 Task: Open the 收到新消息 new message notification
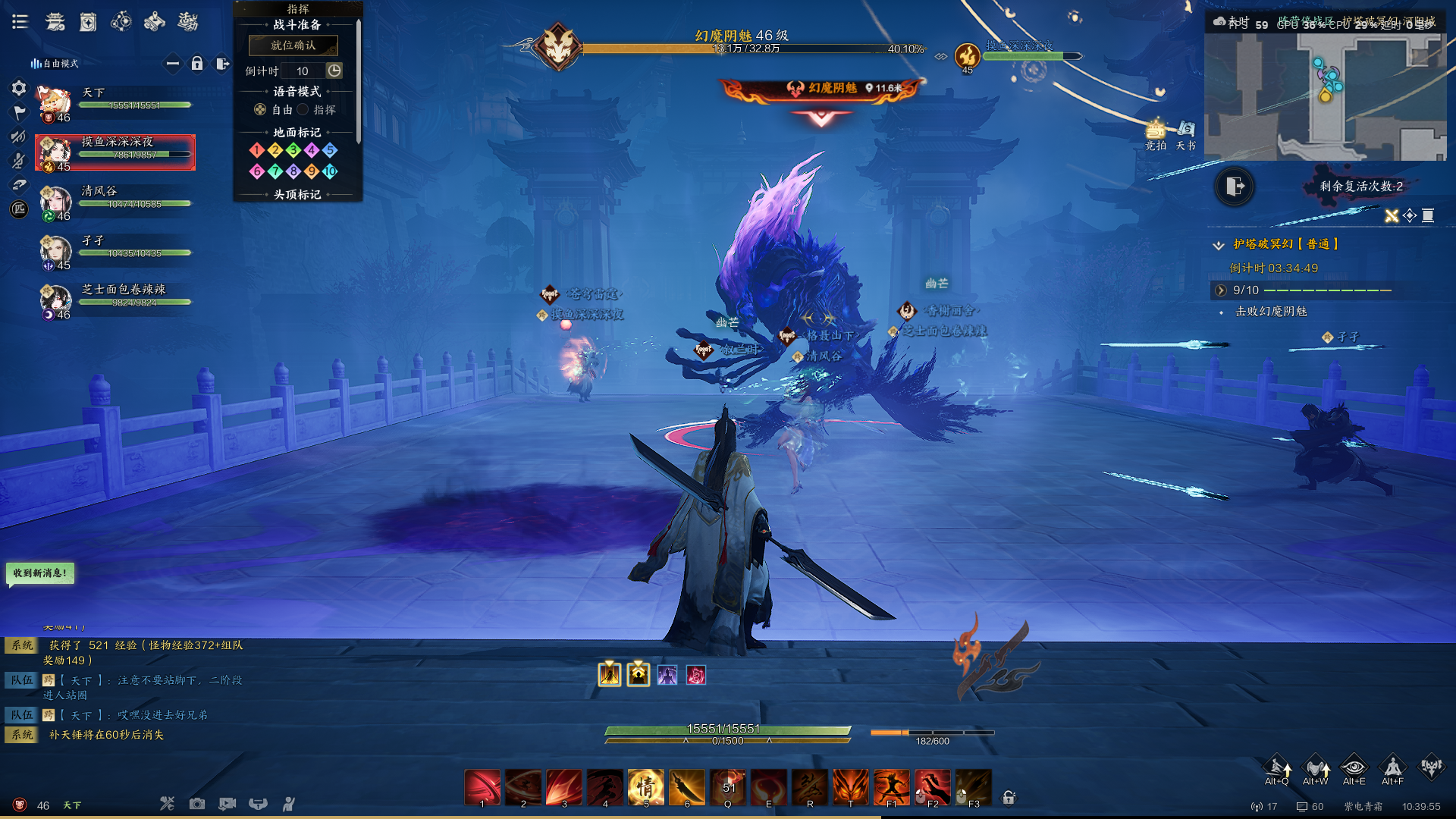[40, 573]
